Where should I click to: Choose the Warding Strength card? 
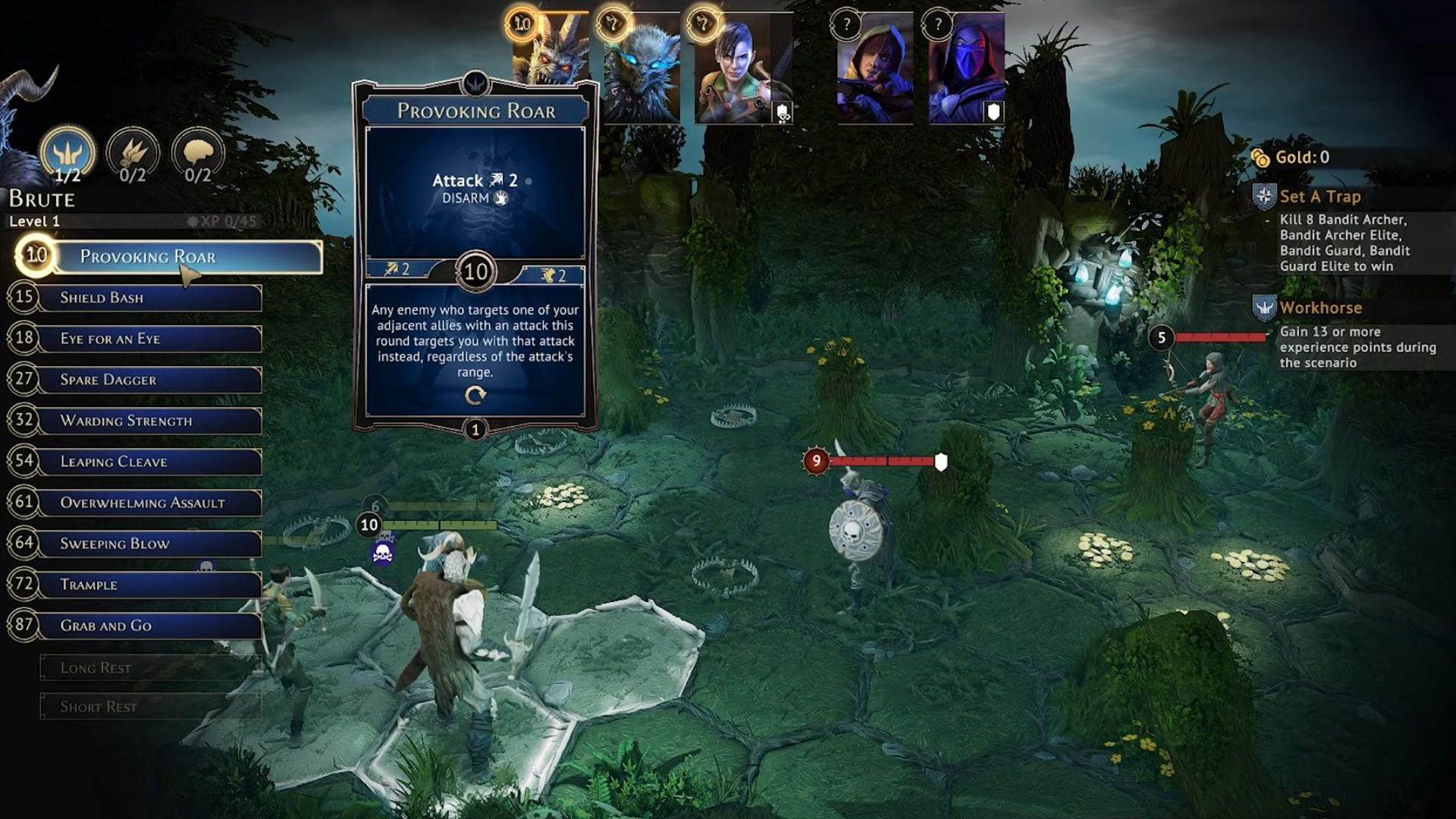pyautogui.click(x=152, y=421)
